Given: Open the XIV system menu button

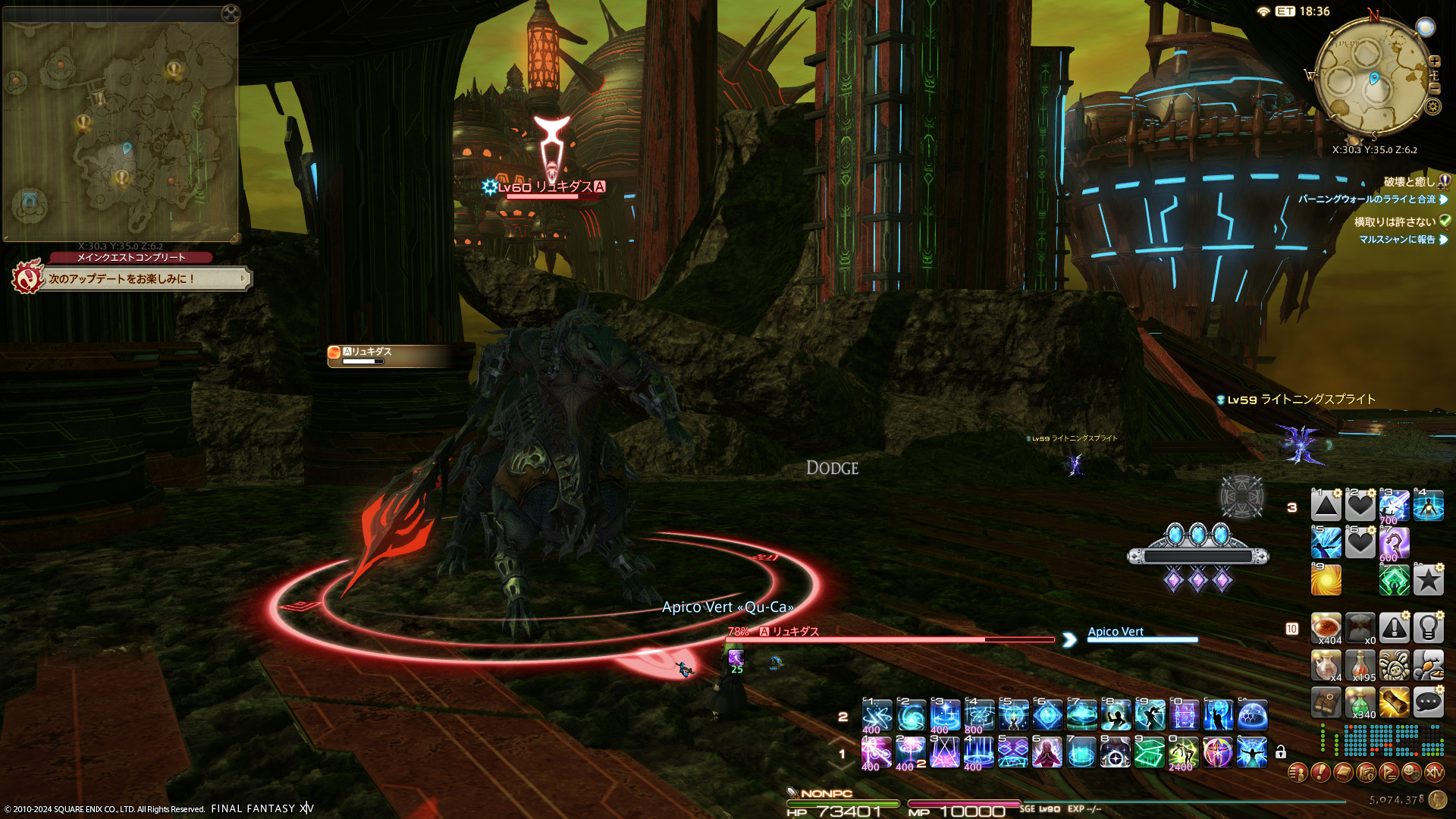Looking at the screenshot, I should 1434,773.
